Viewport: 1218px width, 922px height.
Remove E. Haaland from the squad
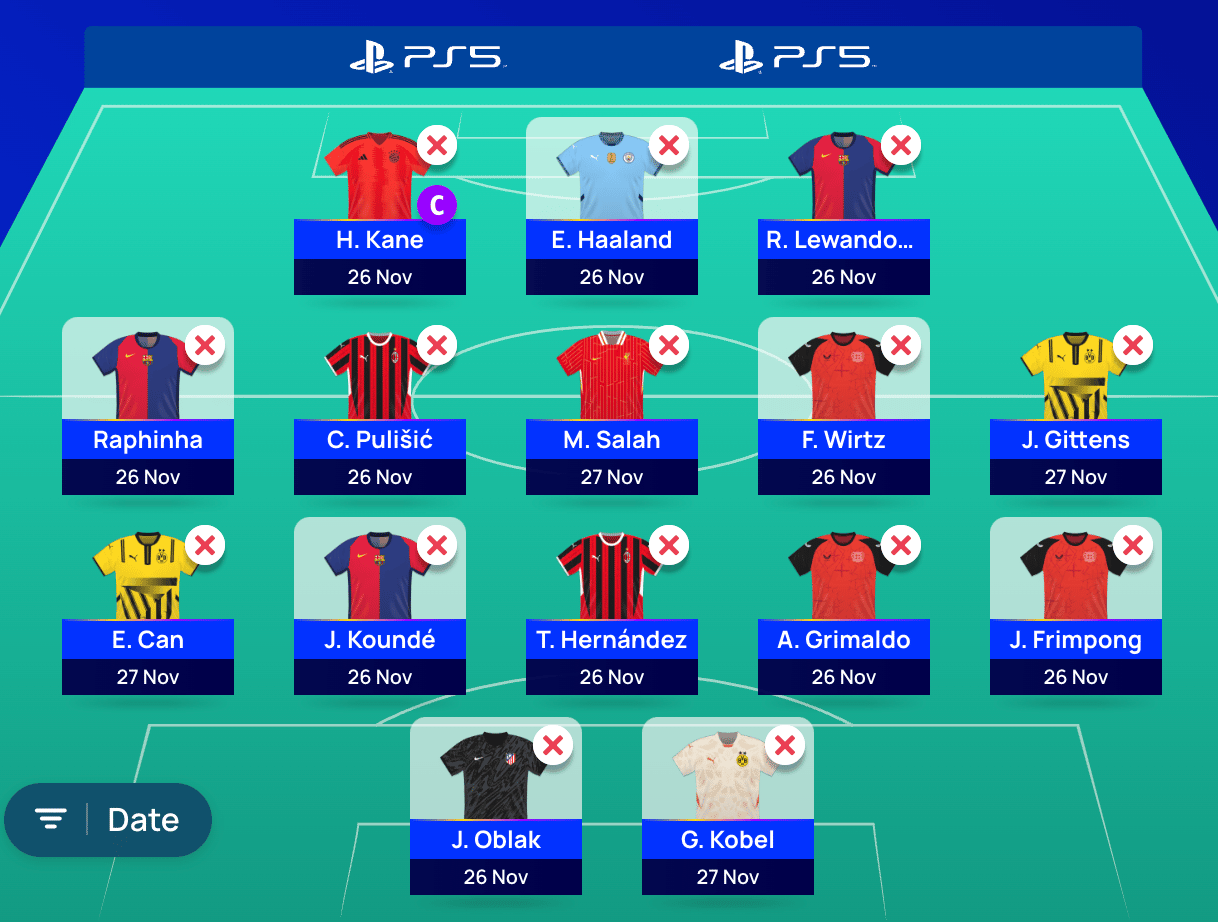(x=669, y=146)
